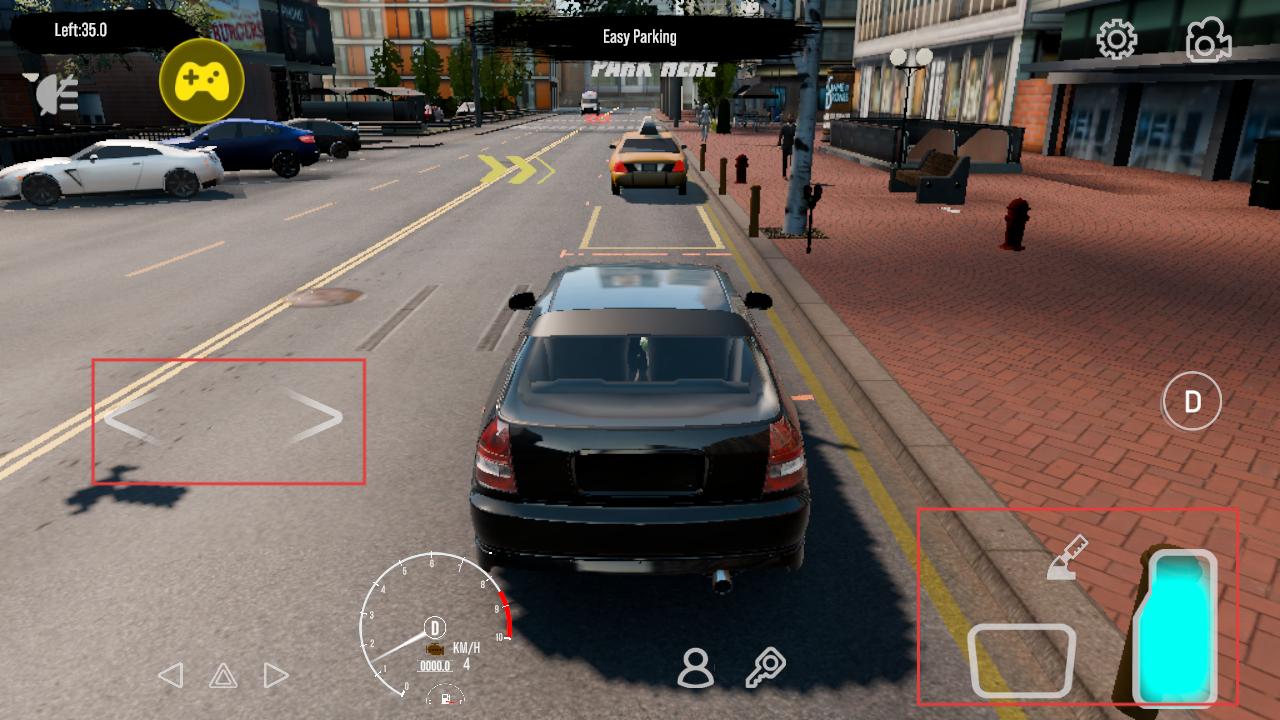The width and height of the screenshot is (1280, 720).
Task: Apply the brake pedal
Action: (1021, 660)
